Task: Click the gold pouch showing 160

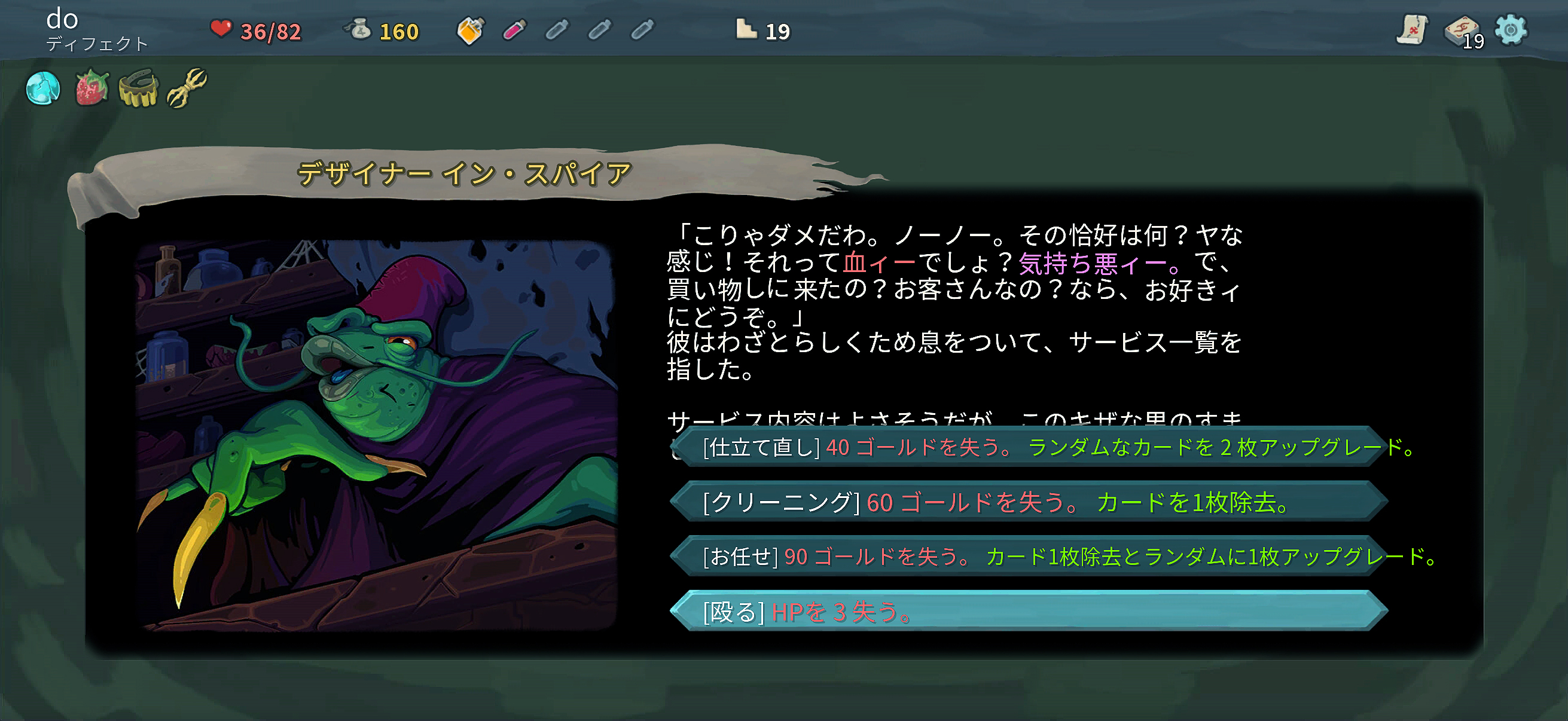Action: tap(377, 30)
